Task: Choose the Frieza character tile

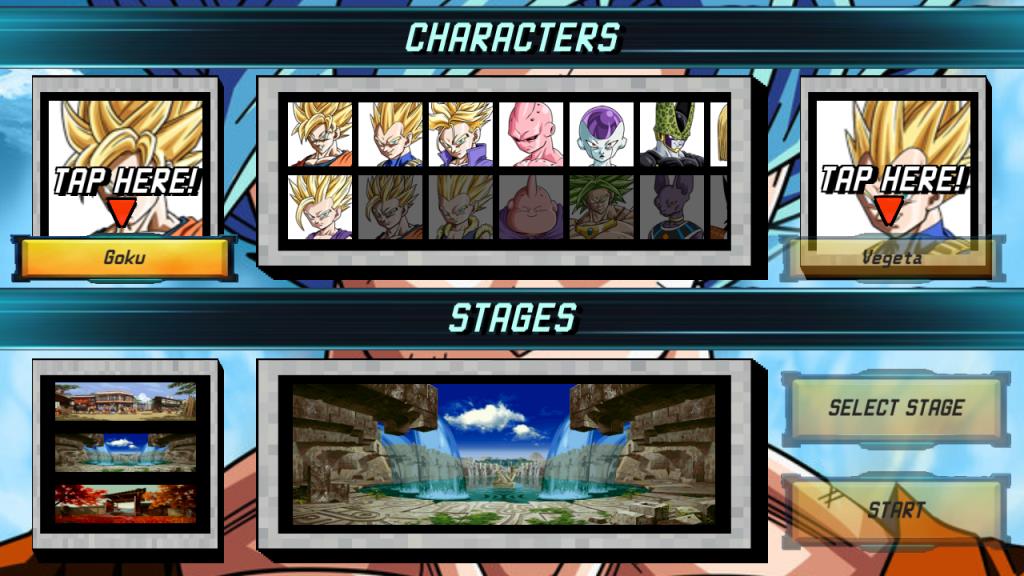Action: (x=601, y=133)
